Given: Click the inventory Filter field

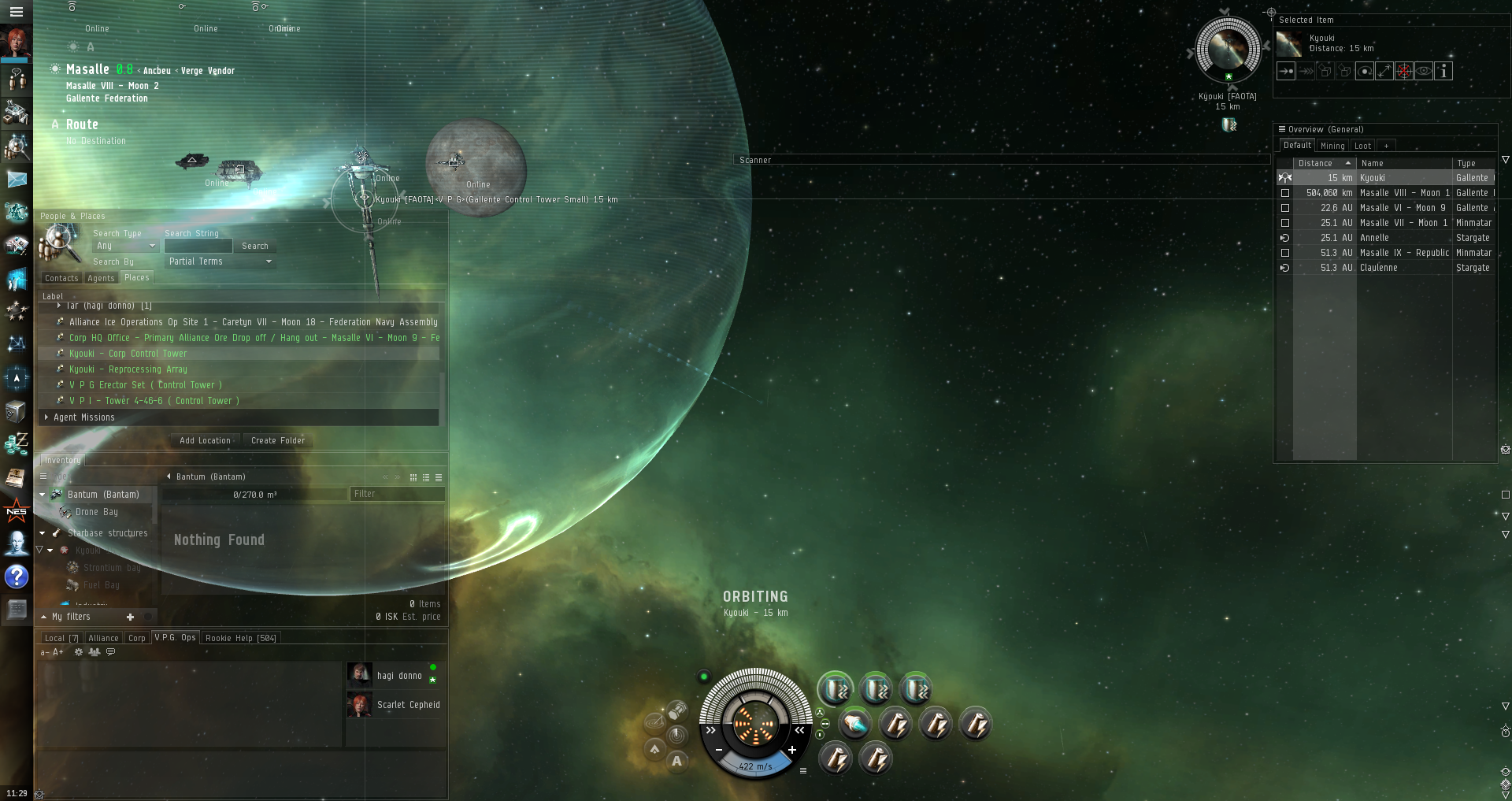Looking at the screenshot, I should tap(396, 494).
